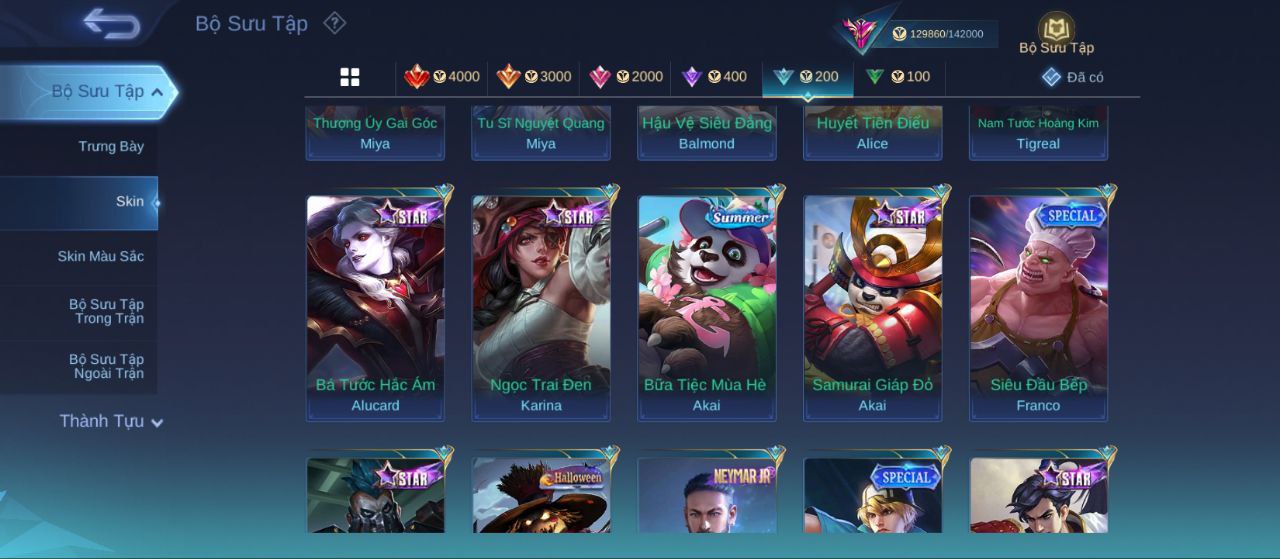Select the Skin Màu Sắc menu entry
The width and height of the screenshot is (1280, 559).
point(100,257)
